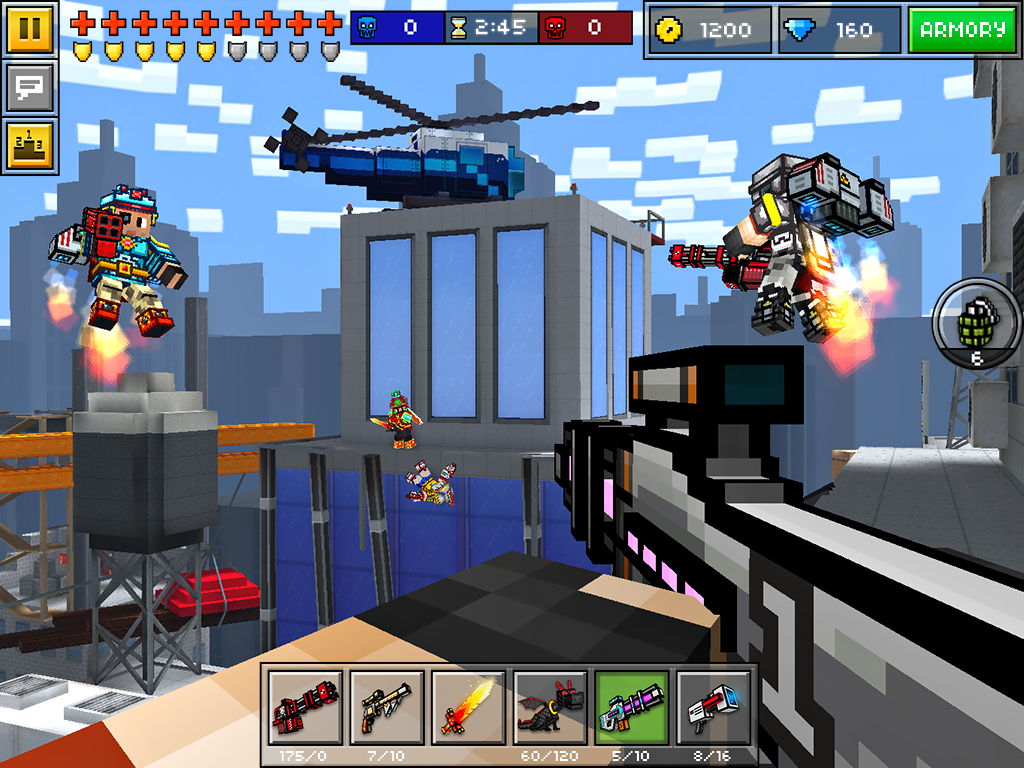Open the Armory shop
1024x768 pixels.
(x=962, y=30)
